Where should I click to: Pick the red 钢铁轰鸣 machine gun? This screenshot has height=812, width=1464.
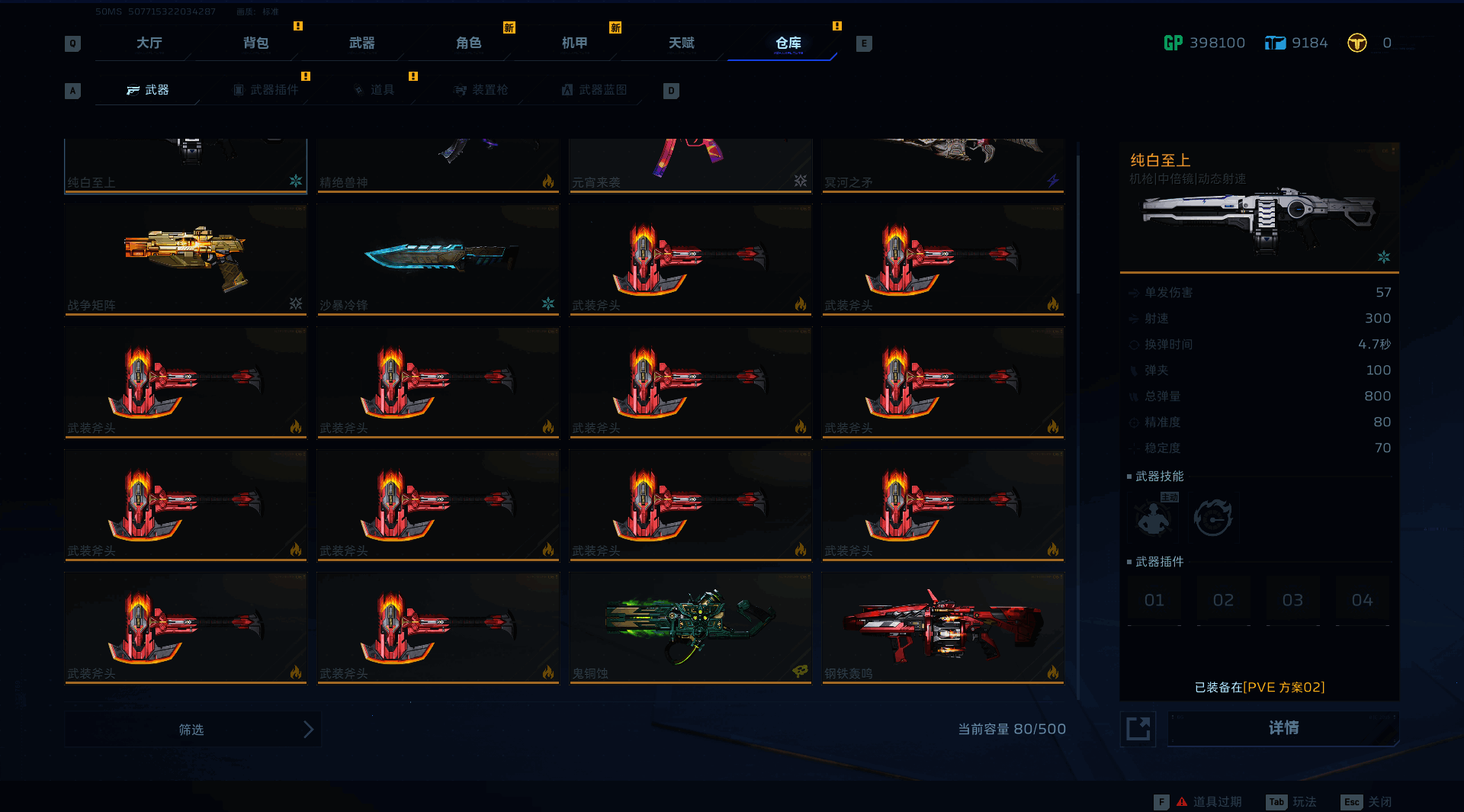point(942,627)
